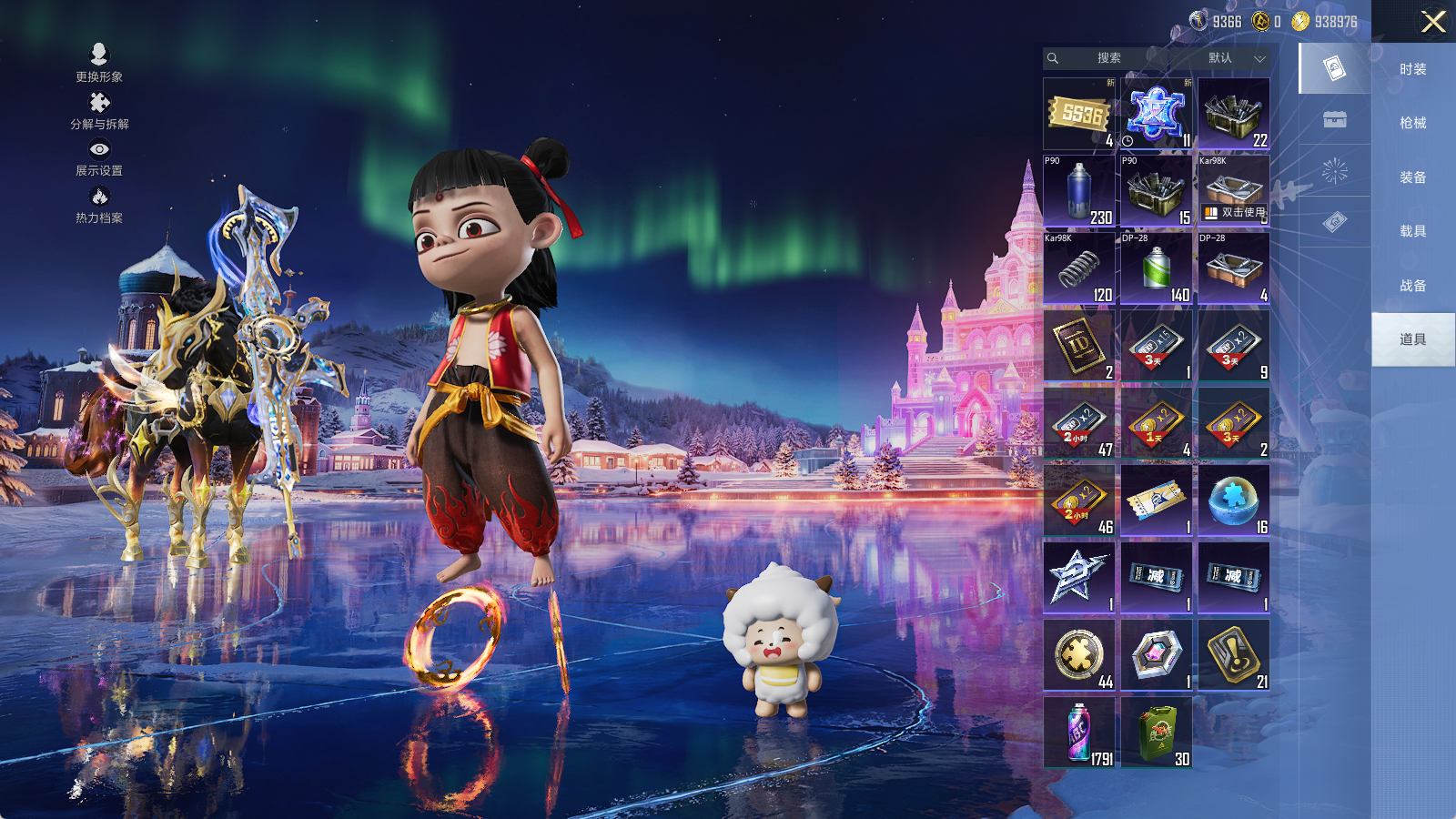Click the 更换形象 change appearance button

click(99, 63)
